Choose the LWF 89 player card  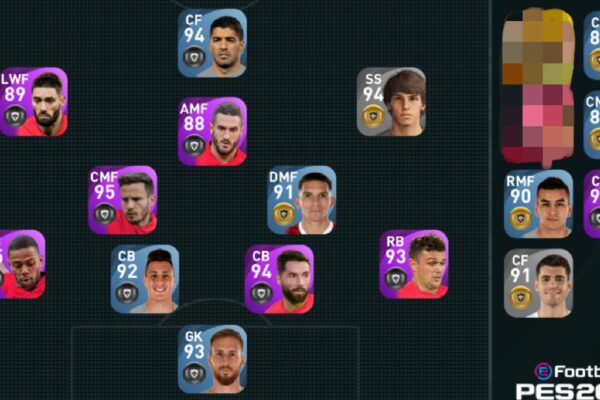pyautogui.click(x=33, y=102)
